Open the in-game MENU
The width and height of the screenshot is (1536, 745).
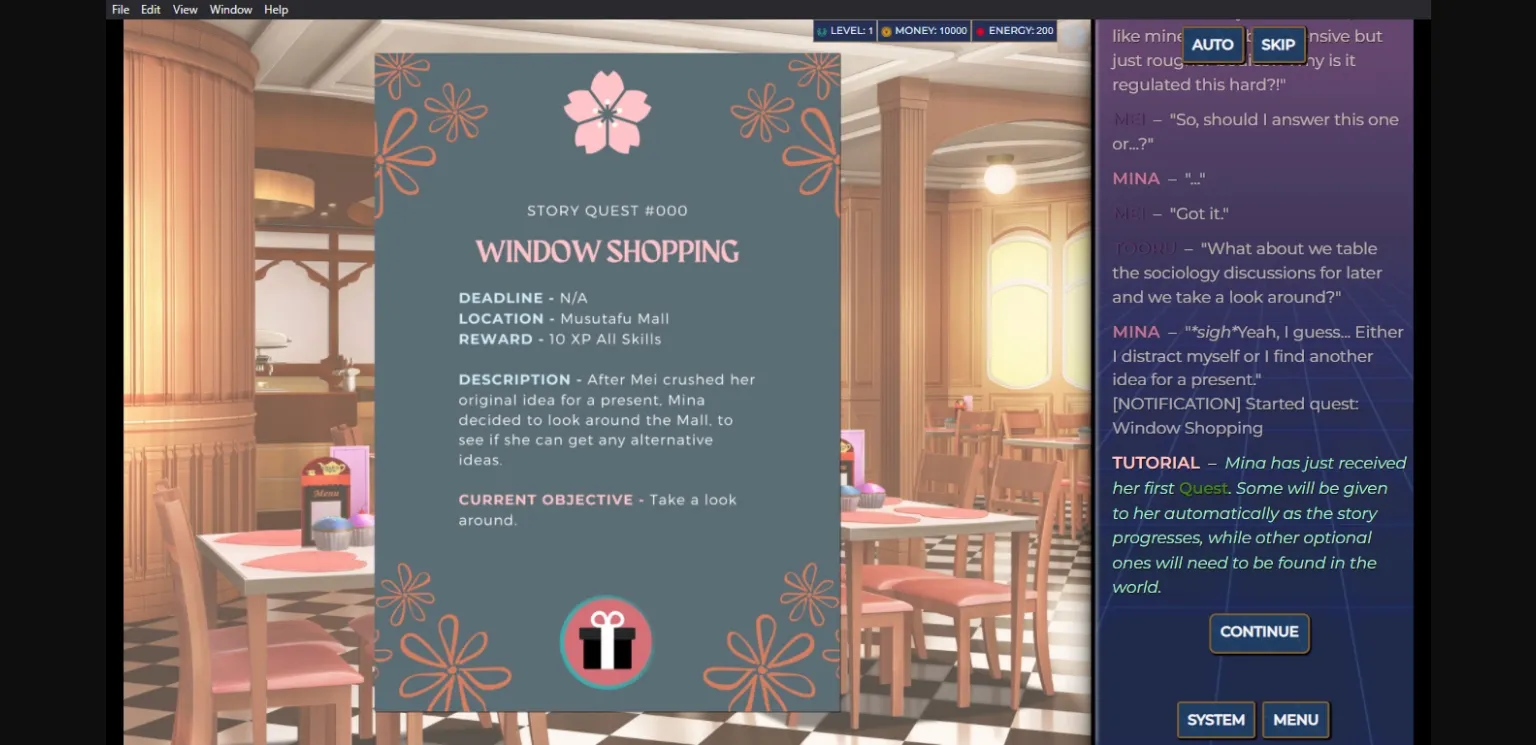[x=1296, y=719]
